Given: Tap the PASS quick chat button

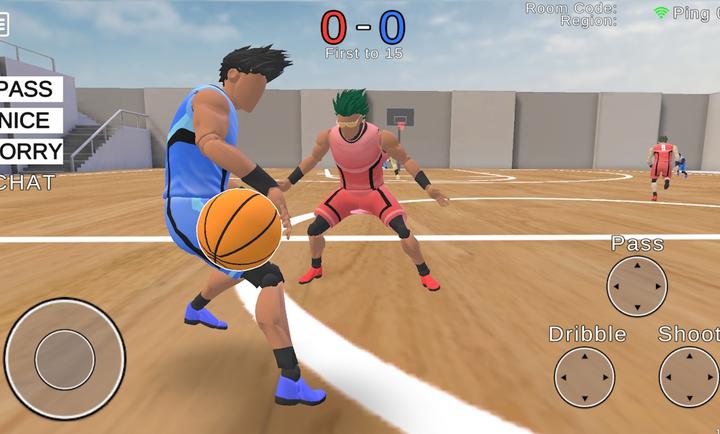Looking at the screenshot, I should (28, 89).
